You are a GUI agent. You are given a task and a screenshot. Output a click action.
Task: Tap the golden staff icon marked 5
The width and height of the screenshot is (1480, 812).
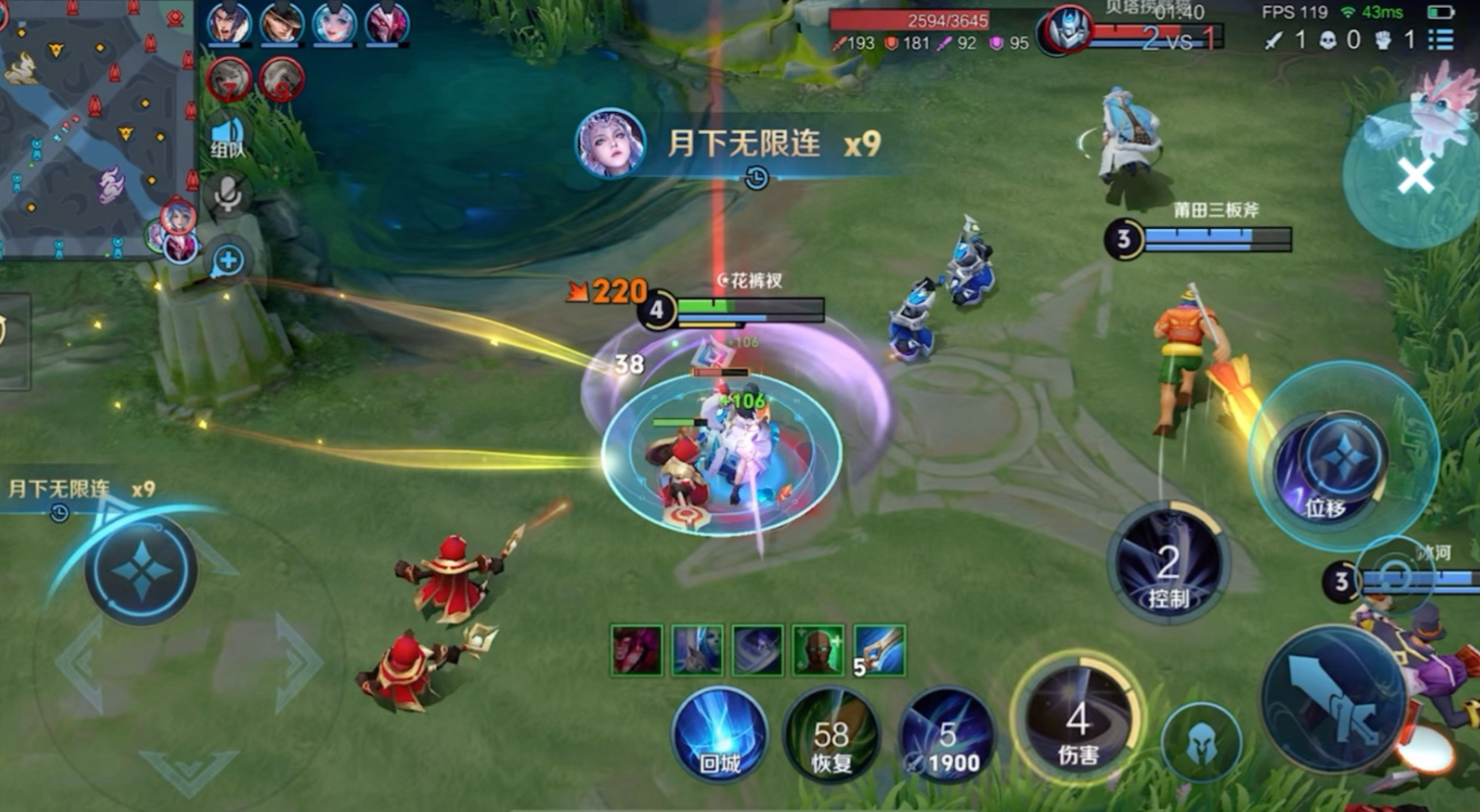point(879,650)
